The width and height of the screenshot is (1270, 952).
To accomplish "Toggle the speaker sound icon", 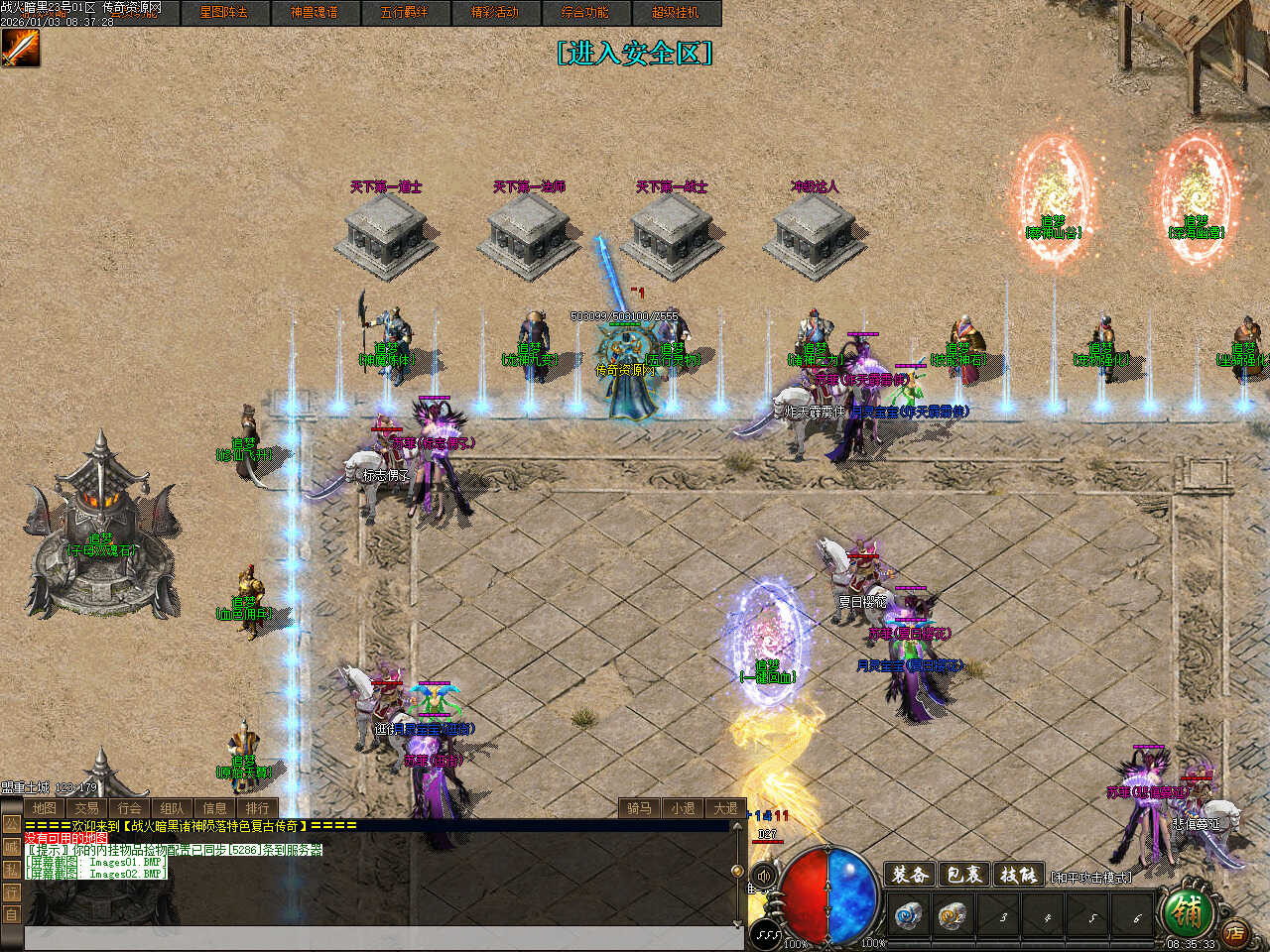I will [763, 877].
